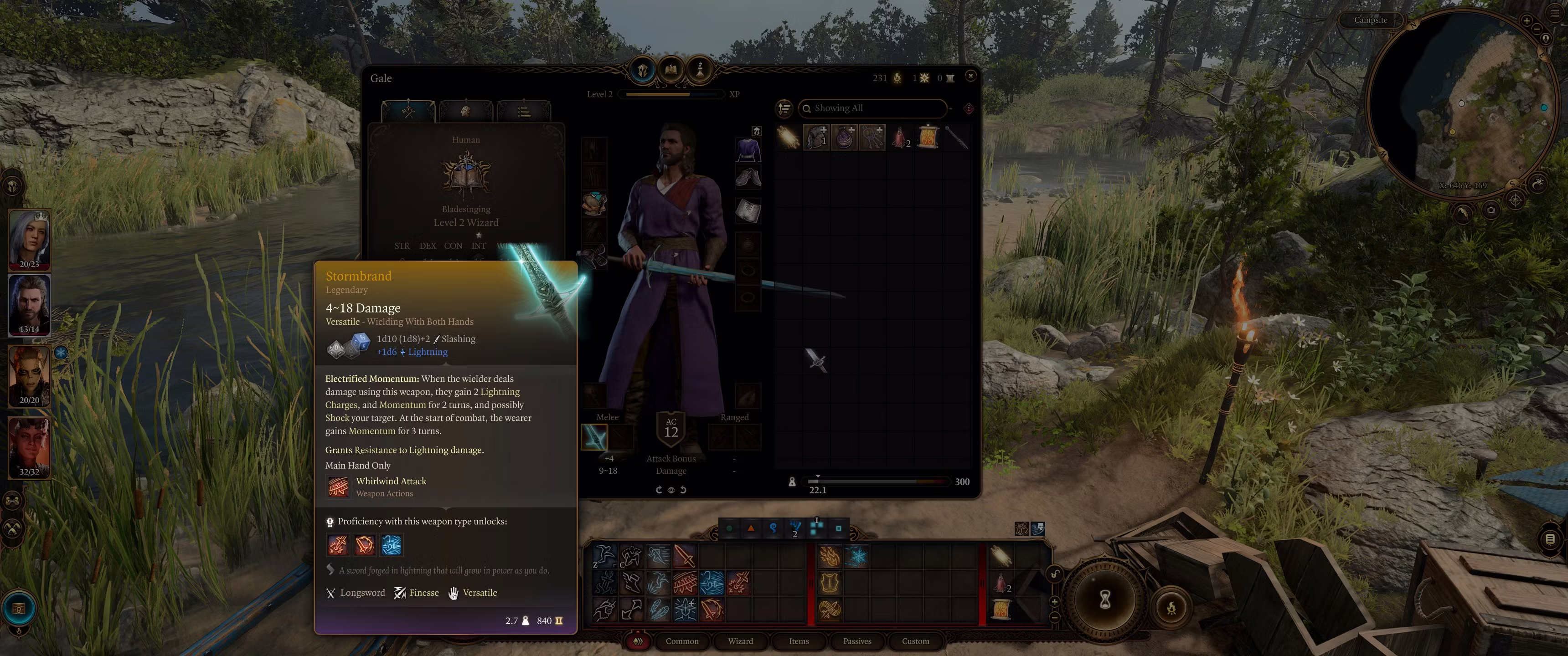
Task: Toggle the hotbar lock button
Action: (x=1055, y=574)
